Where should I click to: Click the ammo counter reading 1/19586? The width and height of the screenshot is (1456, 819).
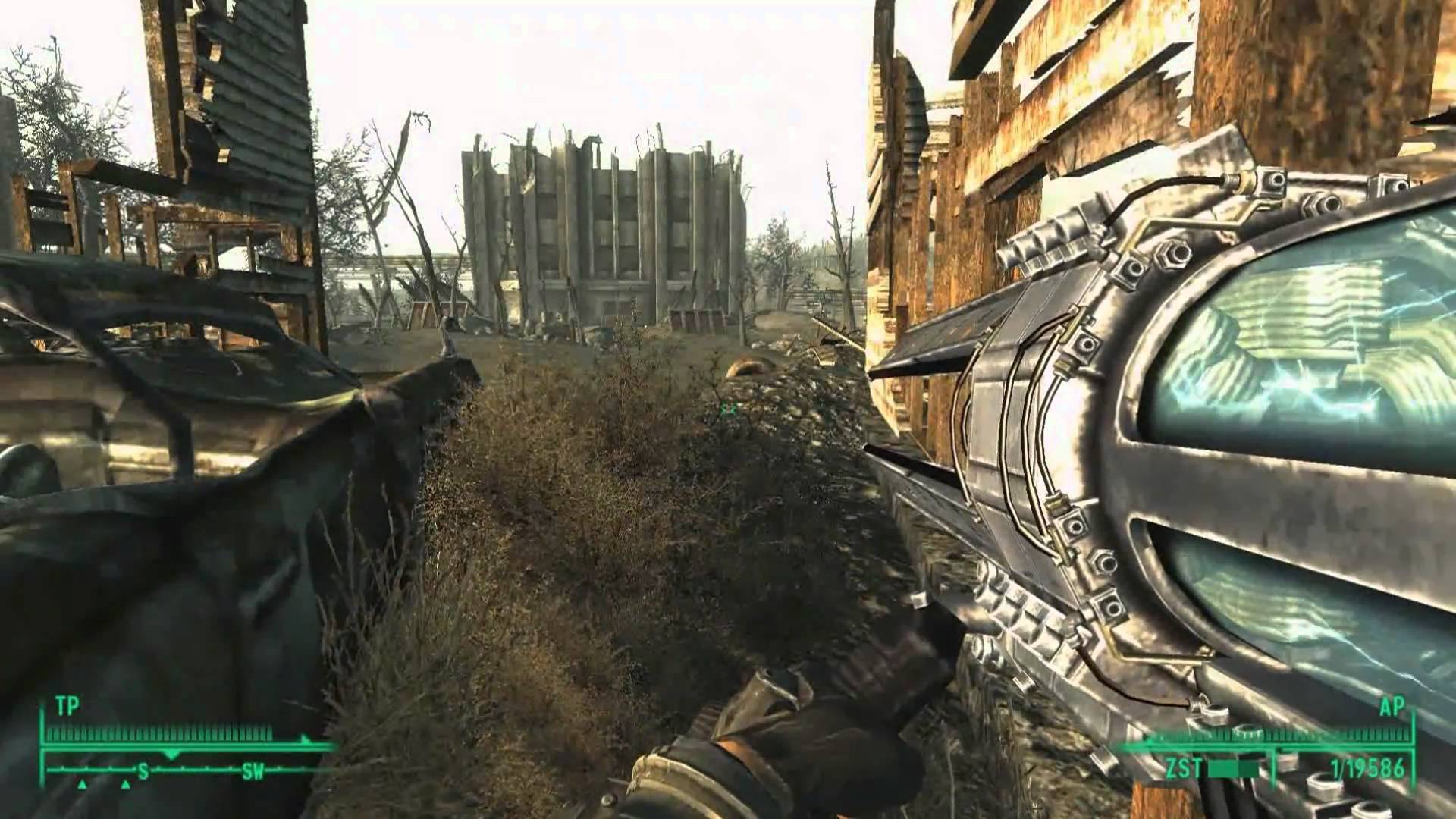(x=1369, y=768)
